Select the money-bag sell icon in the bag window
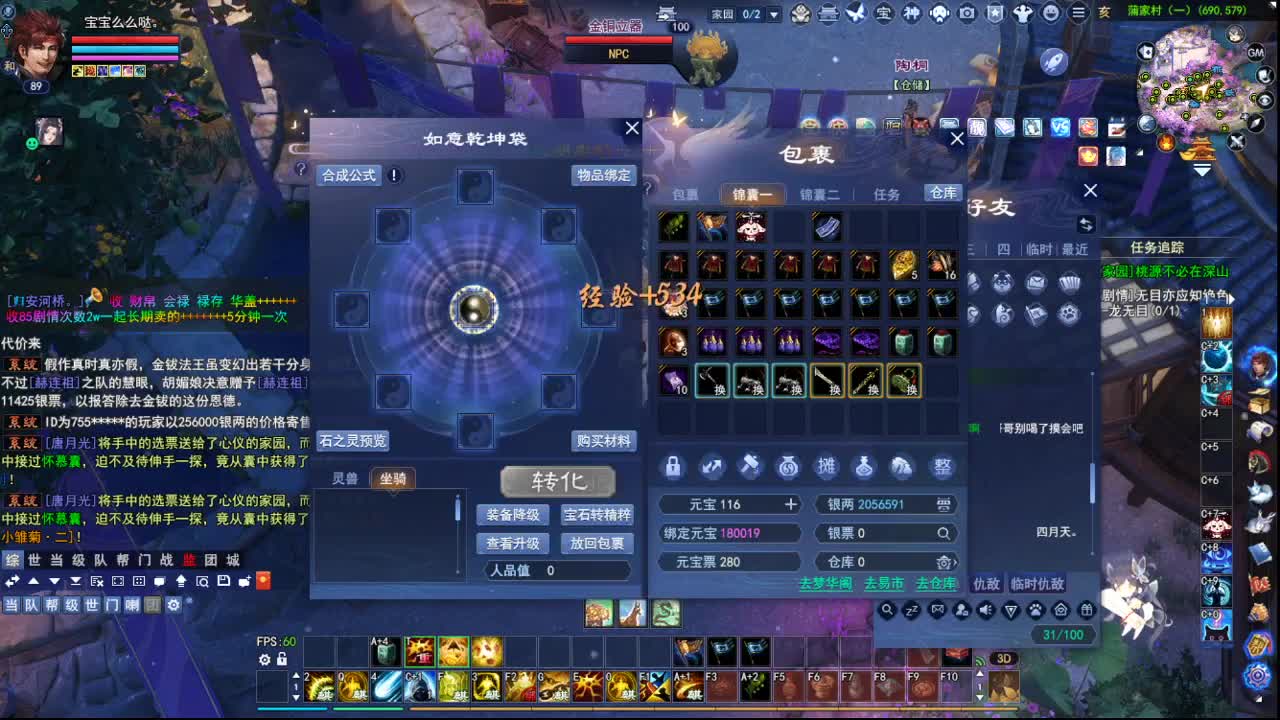Screen dimensions: 1280x720 tap(788, 466)
